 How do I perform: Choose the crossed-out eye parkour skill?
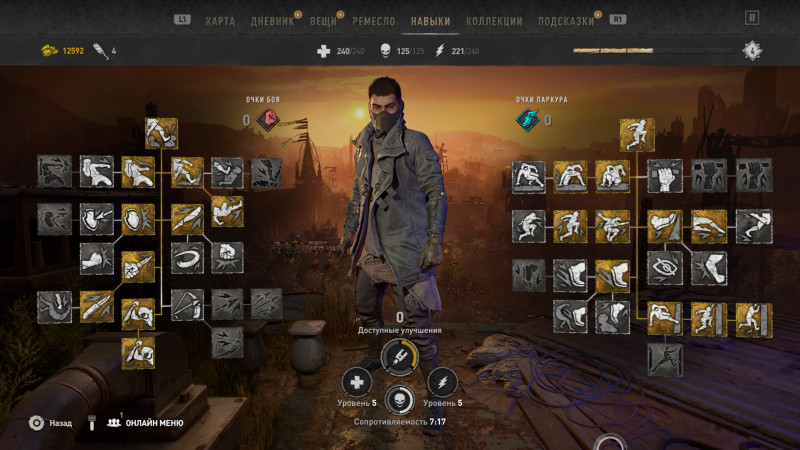(x=664, y=265)
